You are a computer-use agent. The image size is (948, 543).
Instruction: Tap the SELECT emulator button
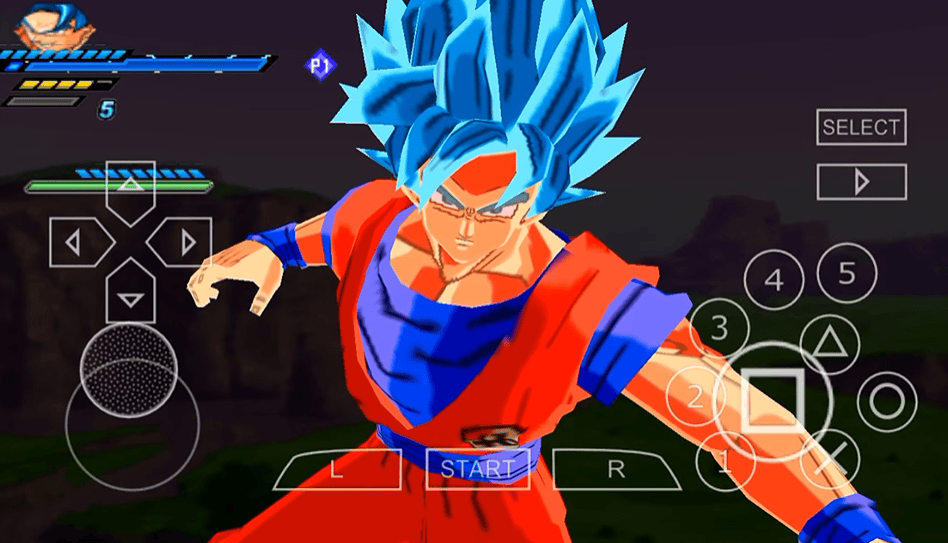[861, 127]
